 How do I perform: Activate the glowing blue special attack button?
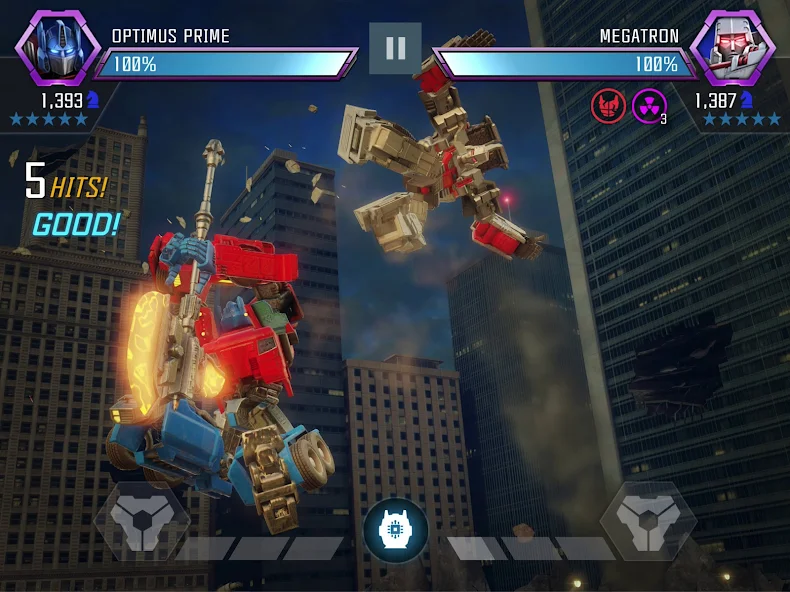[395, 529]
